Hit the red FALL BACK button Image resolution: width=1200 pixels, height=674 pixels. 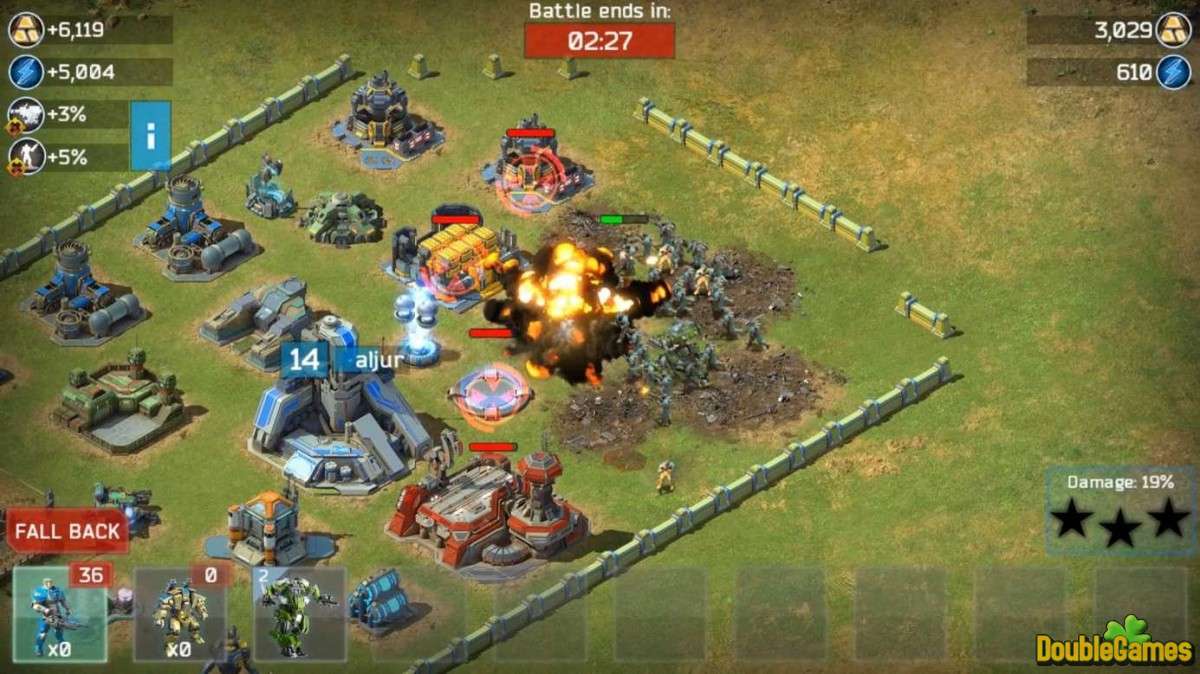coord(67,531)
